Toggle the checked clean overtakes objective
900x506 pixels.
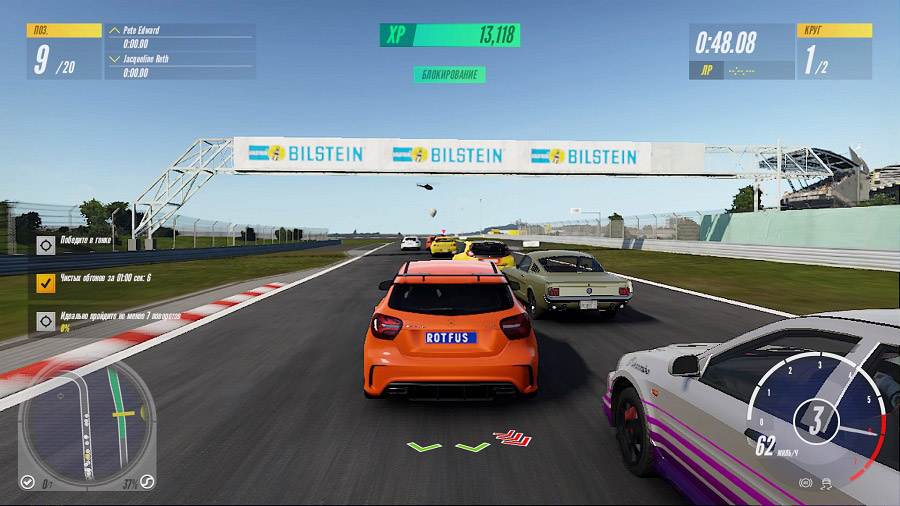click(46, 283)
